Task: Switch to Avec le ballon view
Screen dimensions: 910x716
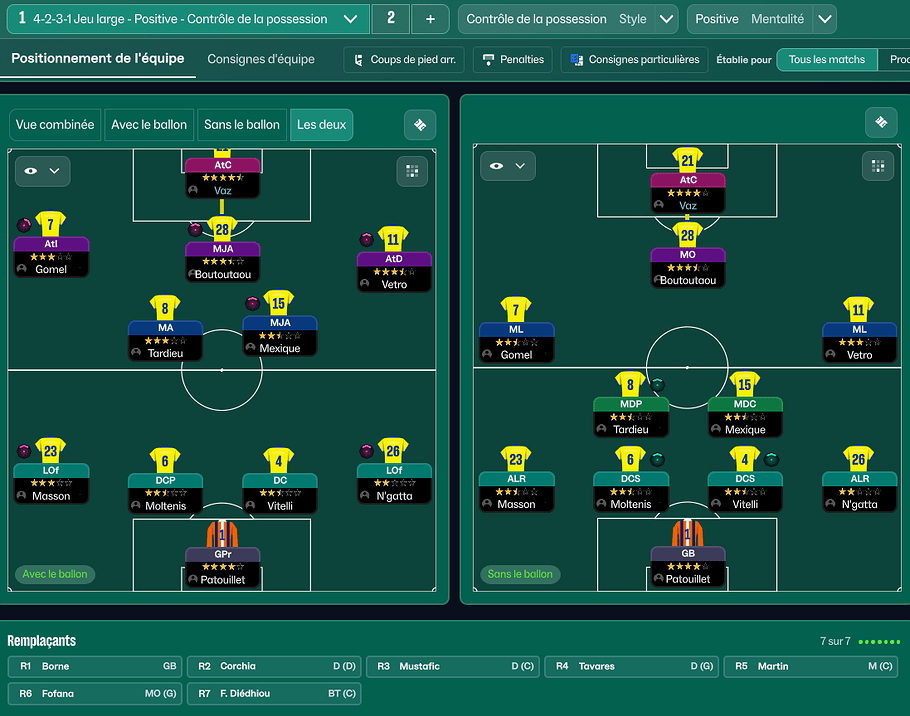Action: (x=149, y=125)
